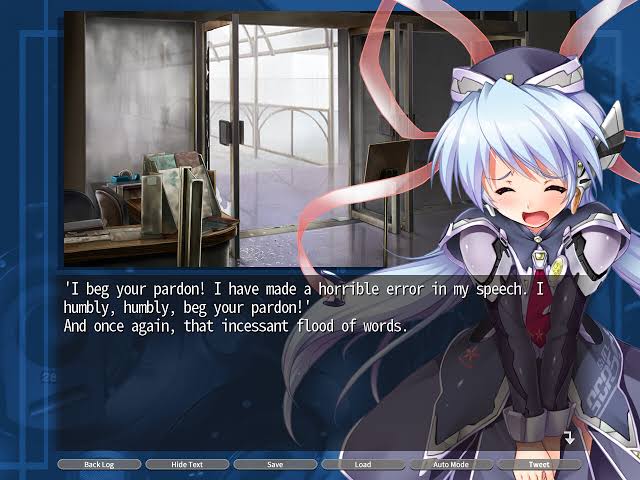Advance dialogue with the arrow indicator
Image resolution: width=640 pixels, height=480 pixels.
568,438
